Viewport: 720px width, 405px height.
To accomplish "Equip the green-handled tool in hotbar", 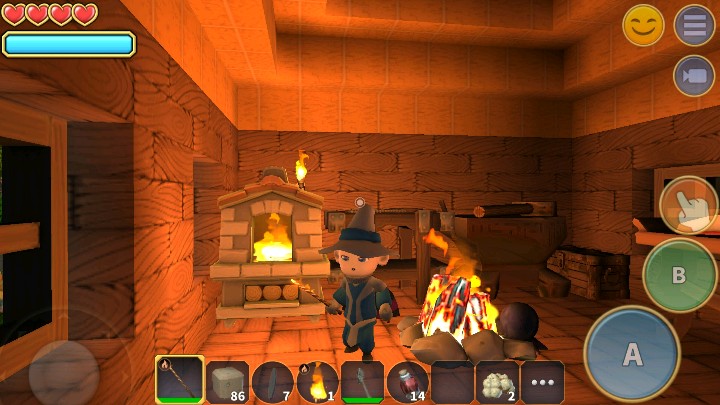I will point(362,381).
